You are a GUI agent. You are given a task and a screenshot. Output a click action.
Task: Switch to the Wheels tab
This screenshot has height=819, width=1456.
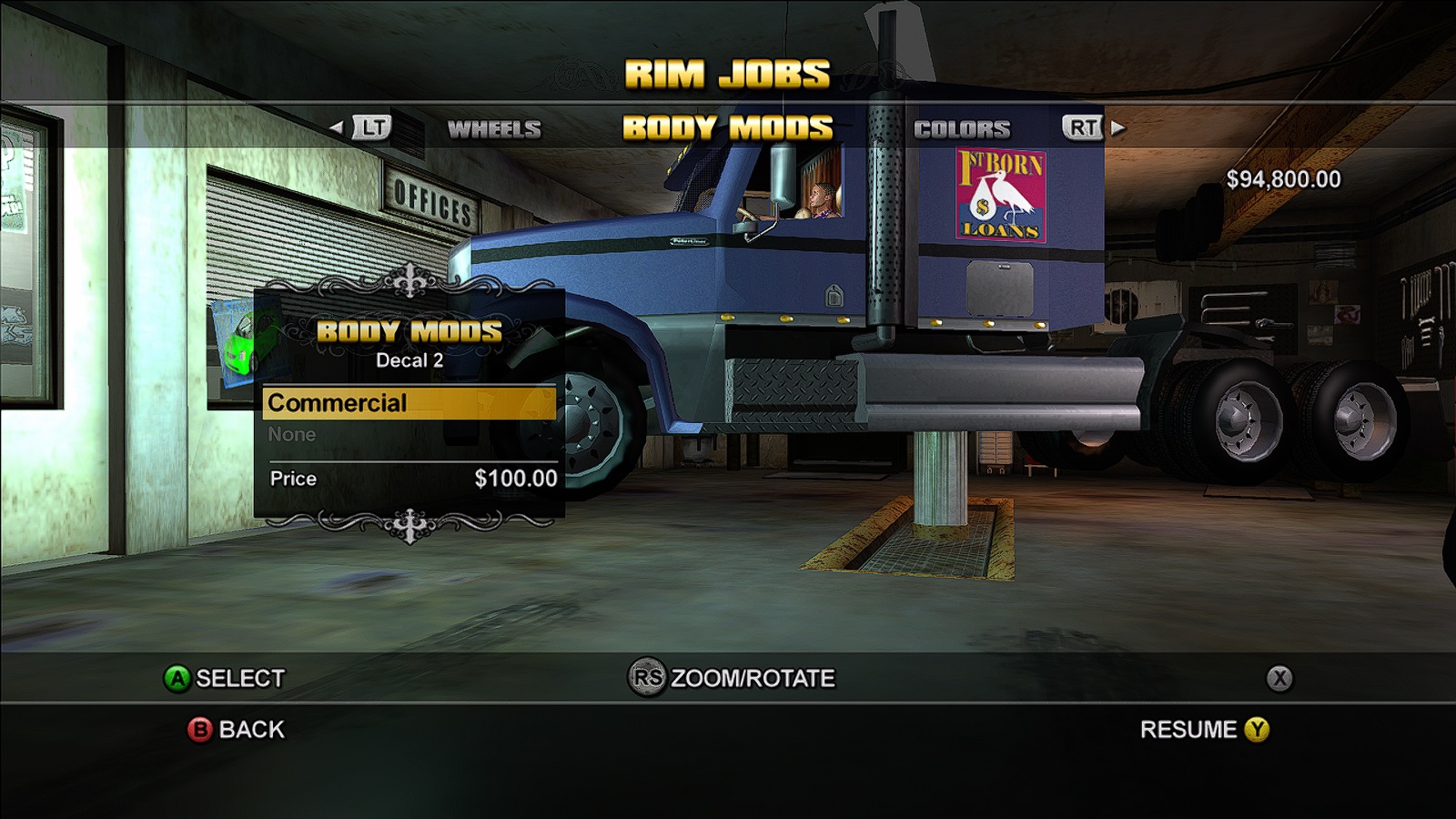494,129
